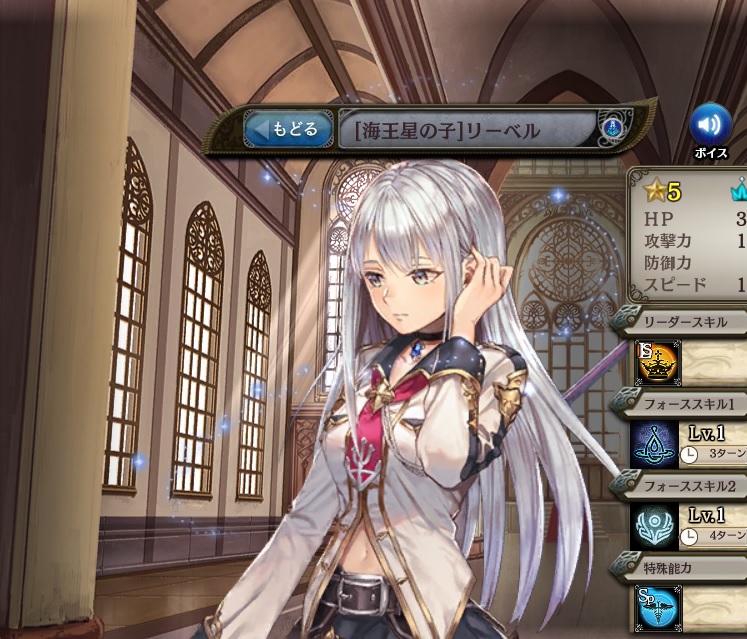Viewport: 747px width, 639px height.
Task: Go back with the もどる button
Action: point(289,129)
